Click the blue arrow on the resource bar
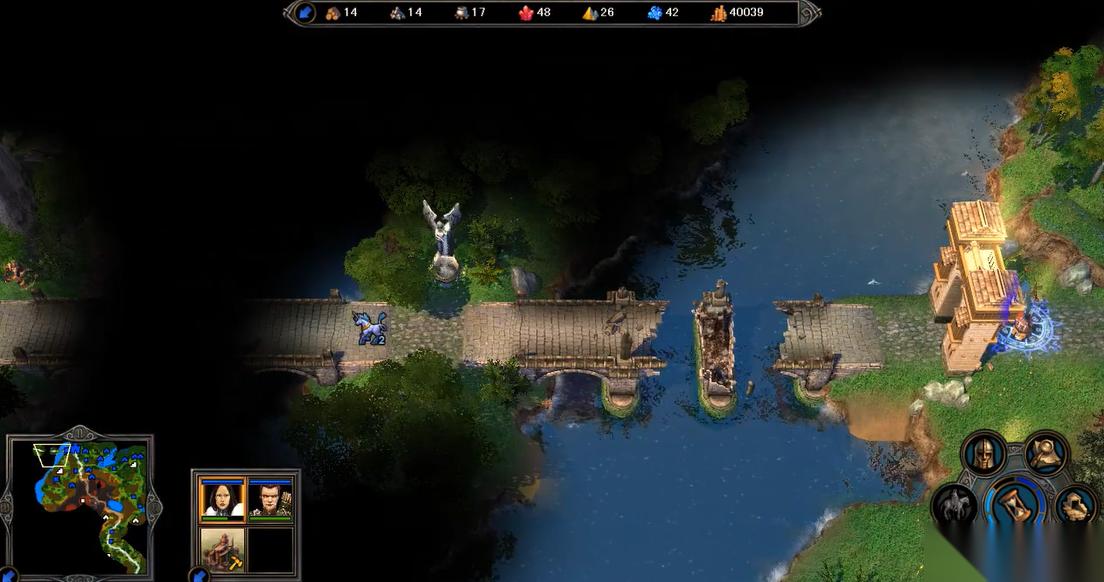Image resolution: width=1104 pixels, height=582 pixels. point(306,13)
